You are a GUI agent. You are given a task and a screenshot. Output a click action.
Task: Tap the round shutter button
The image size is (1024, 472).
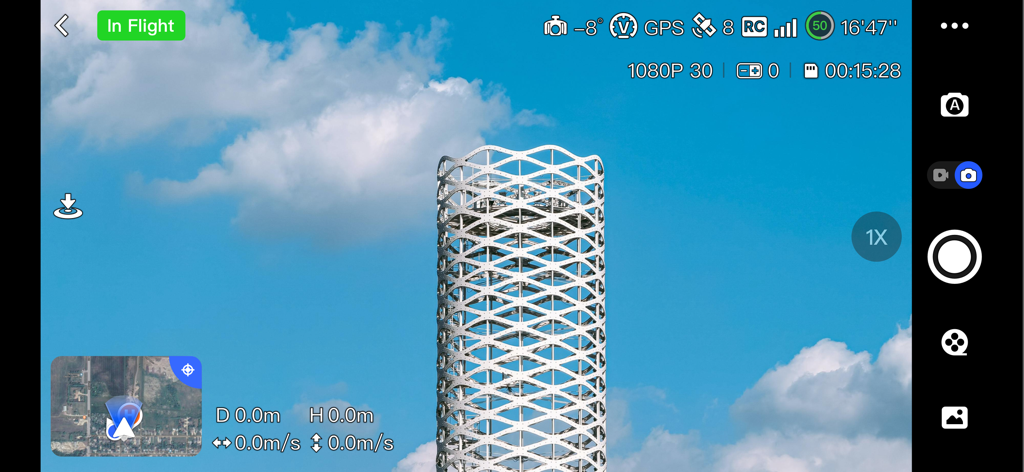[954, 257]
